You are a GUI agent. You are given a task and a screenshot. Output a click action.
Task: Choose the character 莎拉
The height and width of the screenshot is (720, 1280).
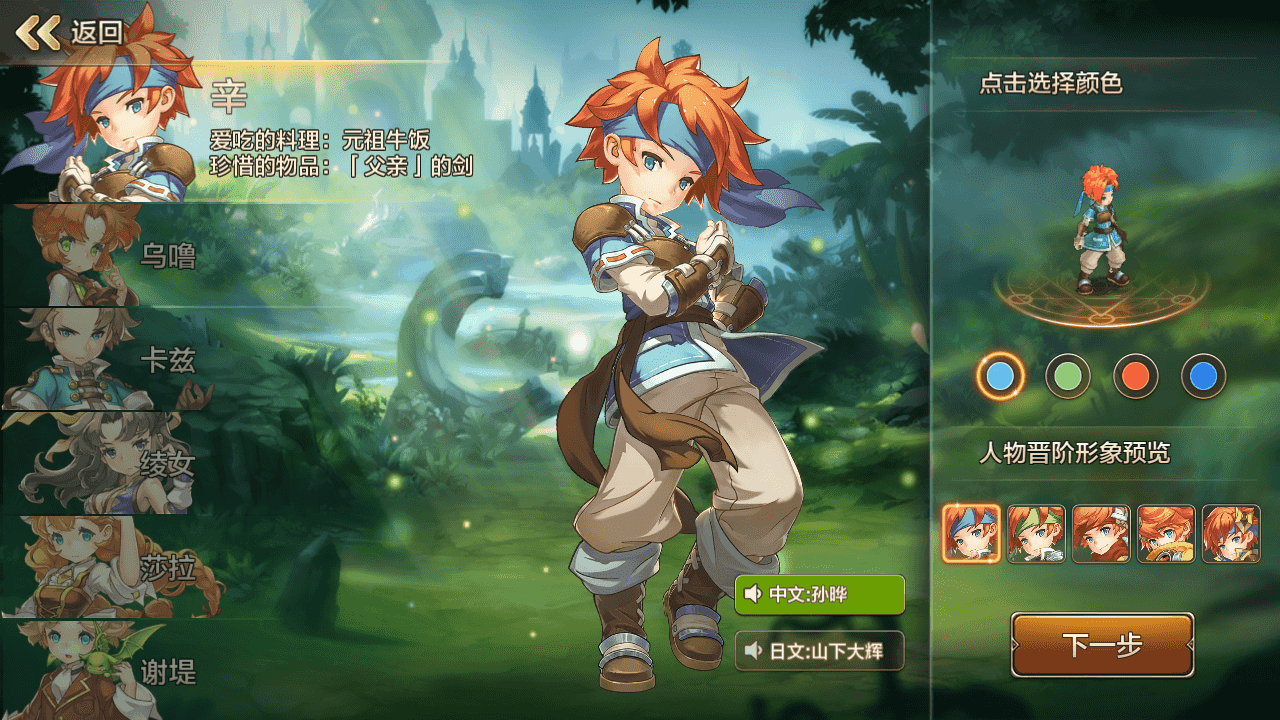click(110, 567)
